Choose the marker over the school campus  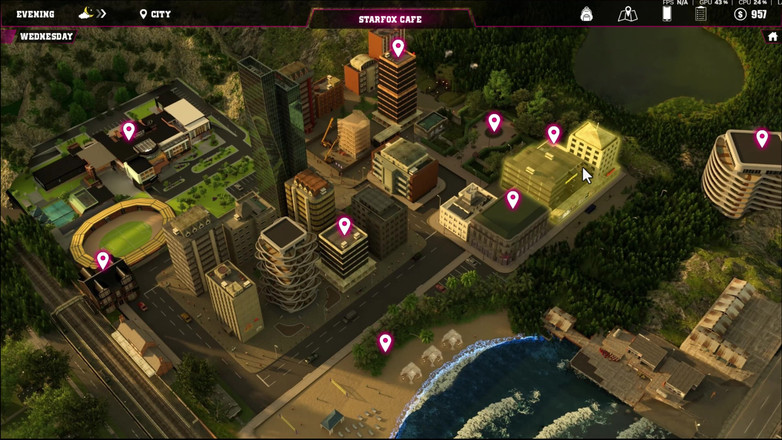click(129, 130)
